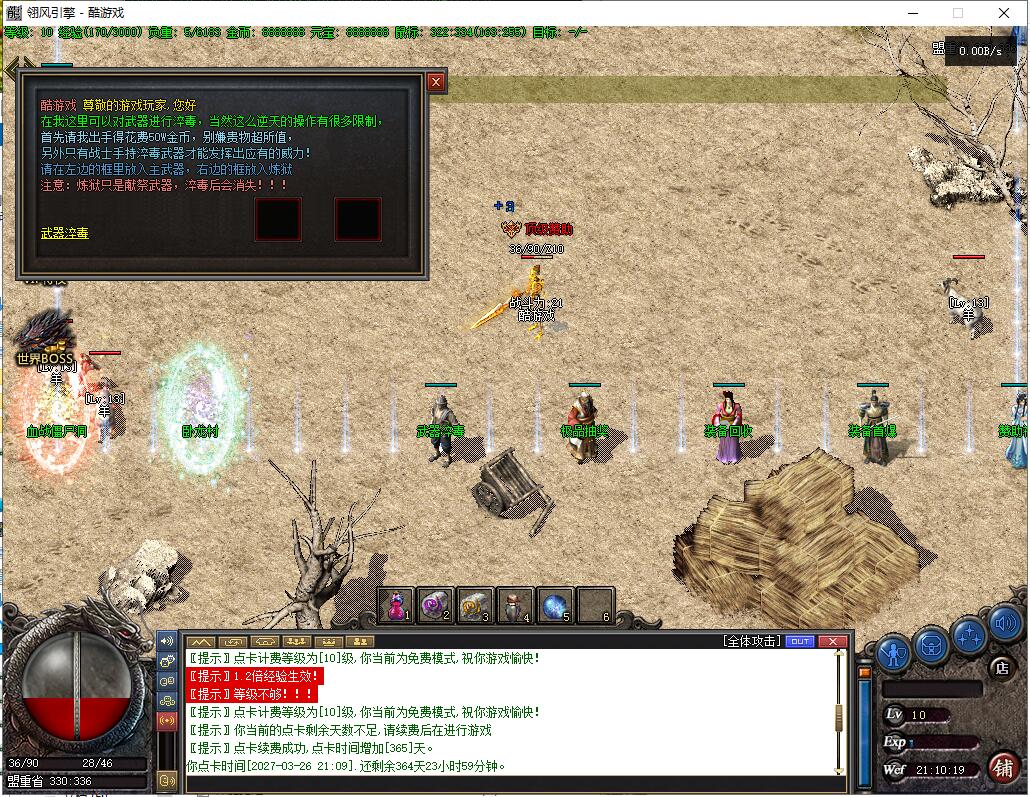
Task: Close the weapon poisoning dialog
Action: [x=436, y=83]
